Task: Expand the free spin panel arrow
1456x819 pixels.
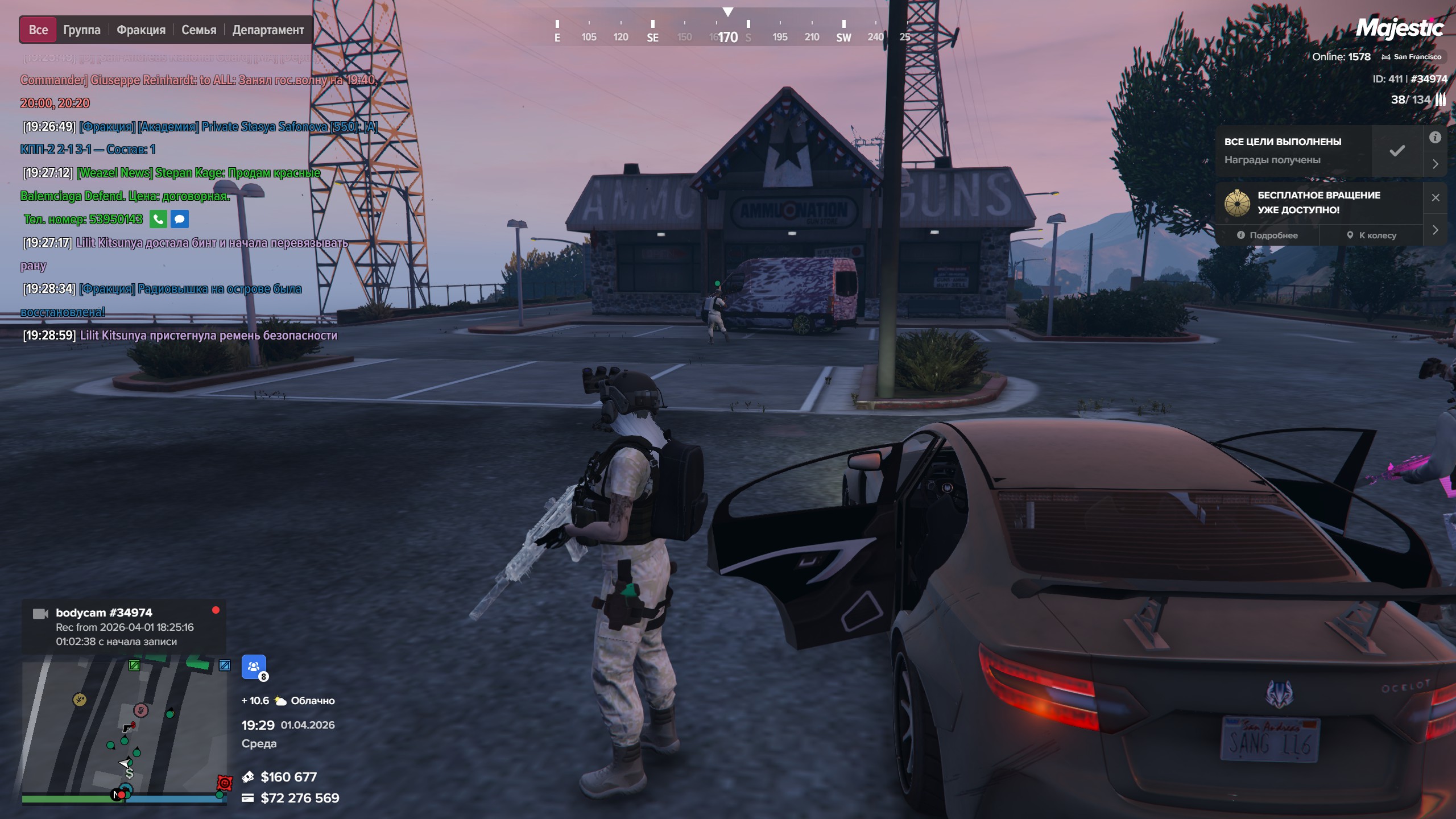Action: [1435, 230]
